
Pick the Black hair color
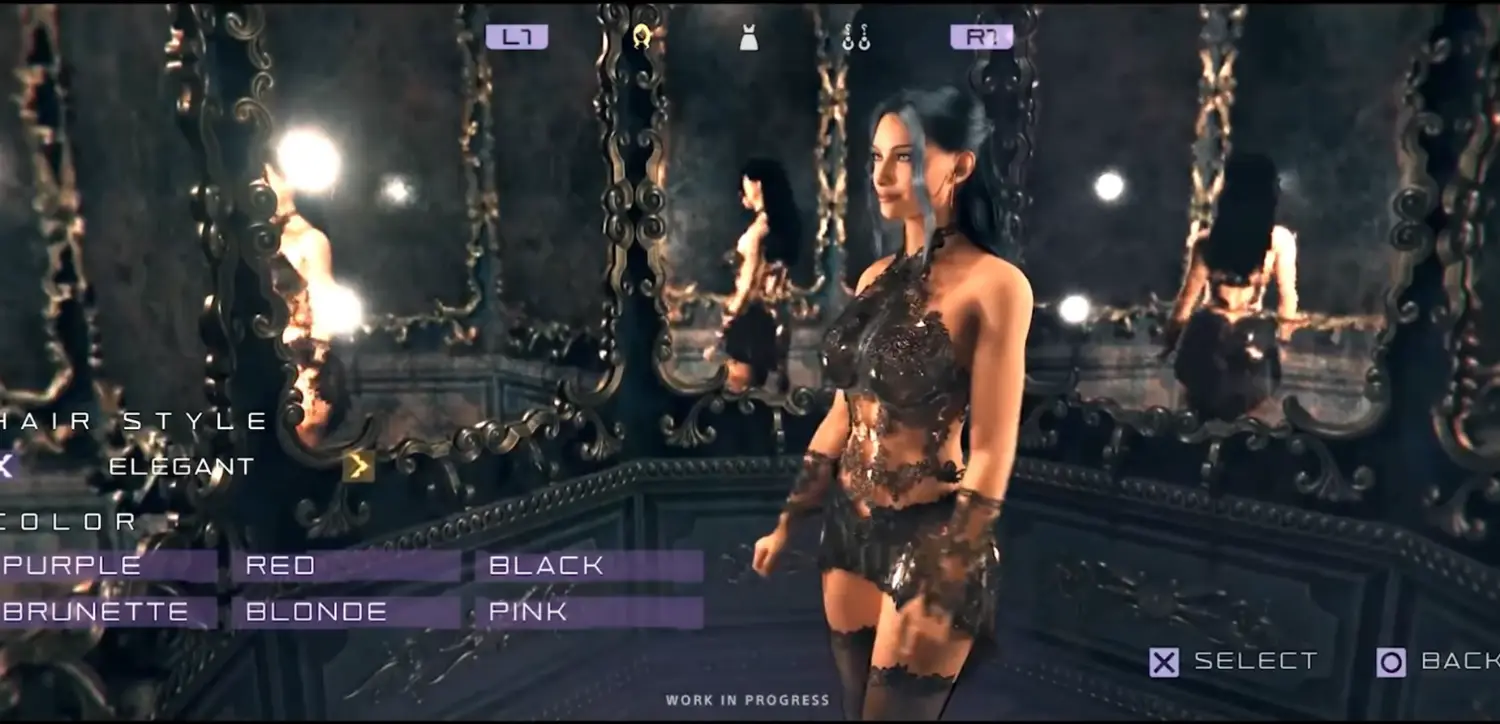[x=589, y=566]
